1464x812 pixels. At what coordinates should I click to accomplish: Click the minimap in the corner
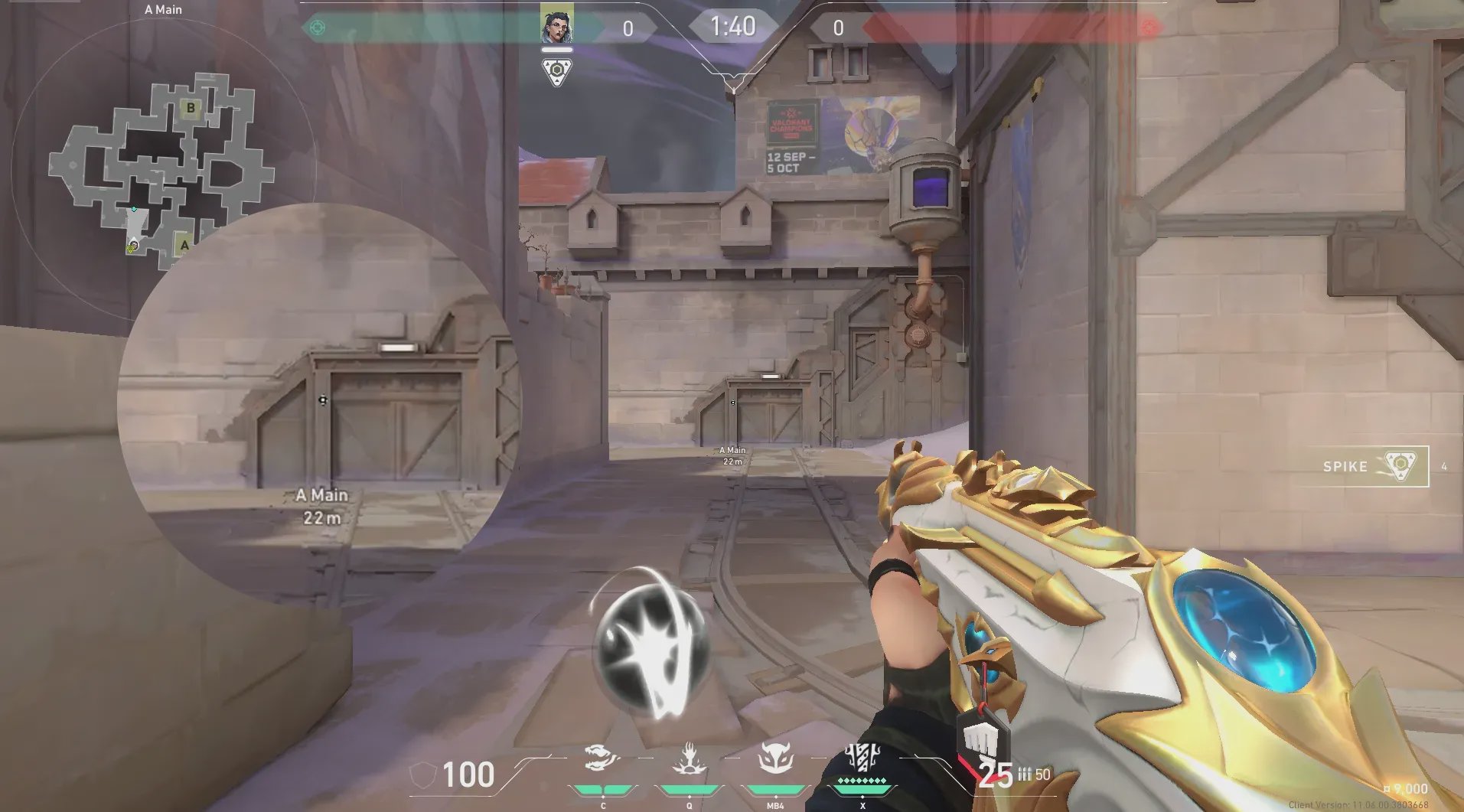[x=162, y=170]
